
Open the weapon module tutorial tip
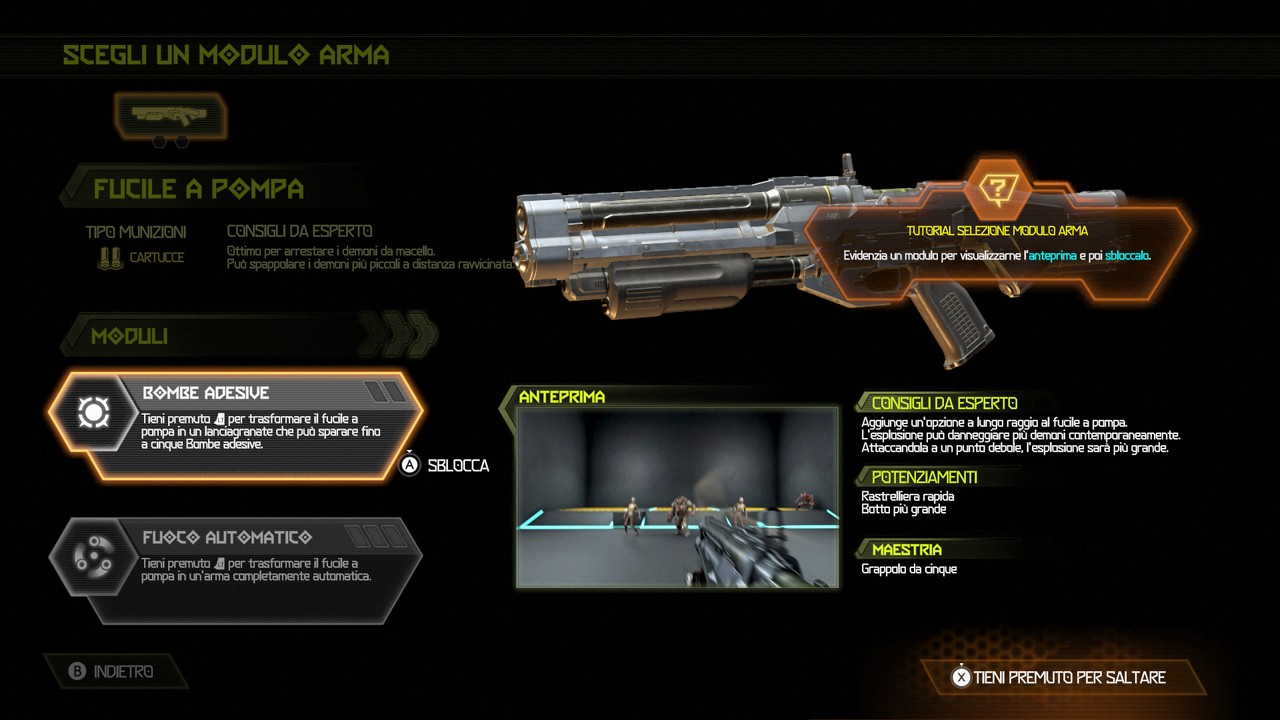tap(997, 188)
